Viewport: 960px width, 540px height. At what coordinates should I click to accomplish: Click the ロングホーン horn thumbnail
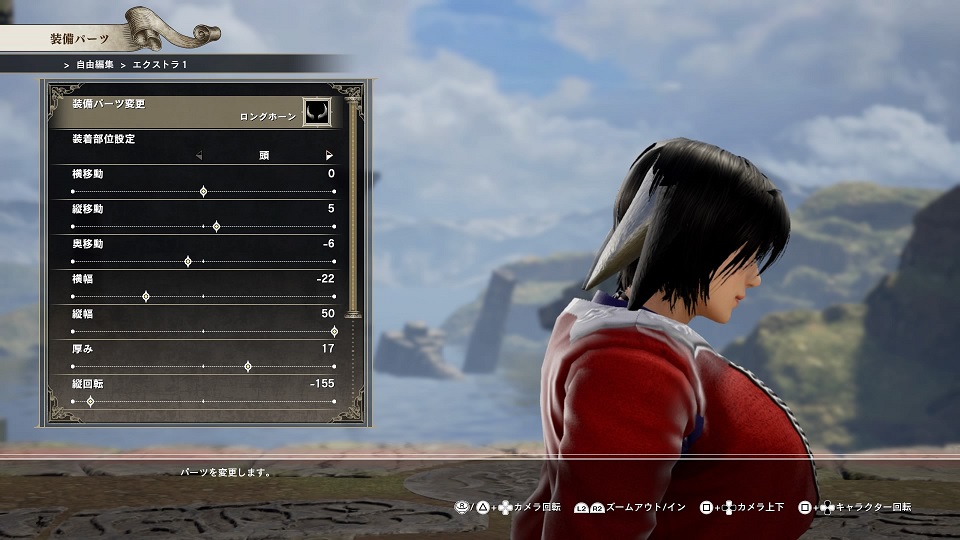pyautogui.click(x=316, y=111)
